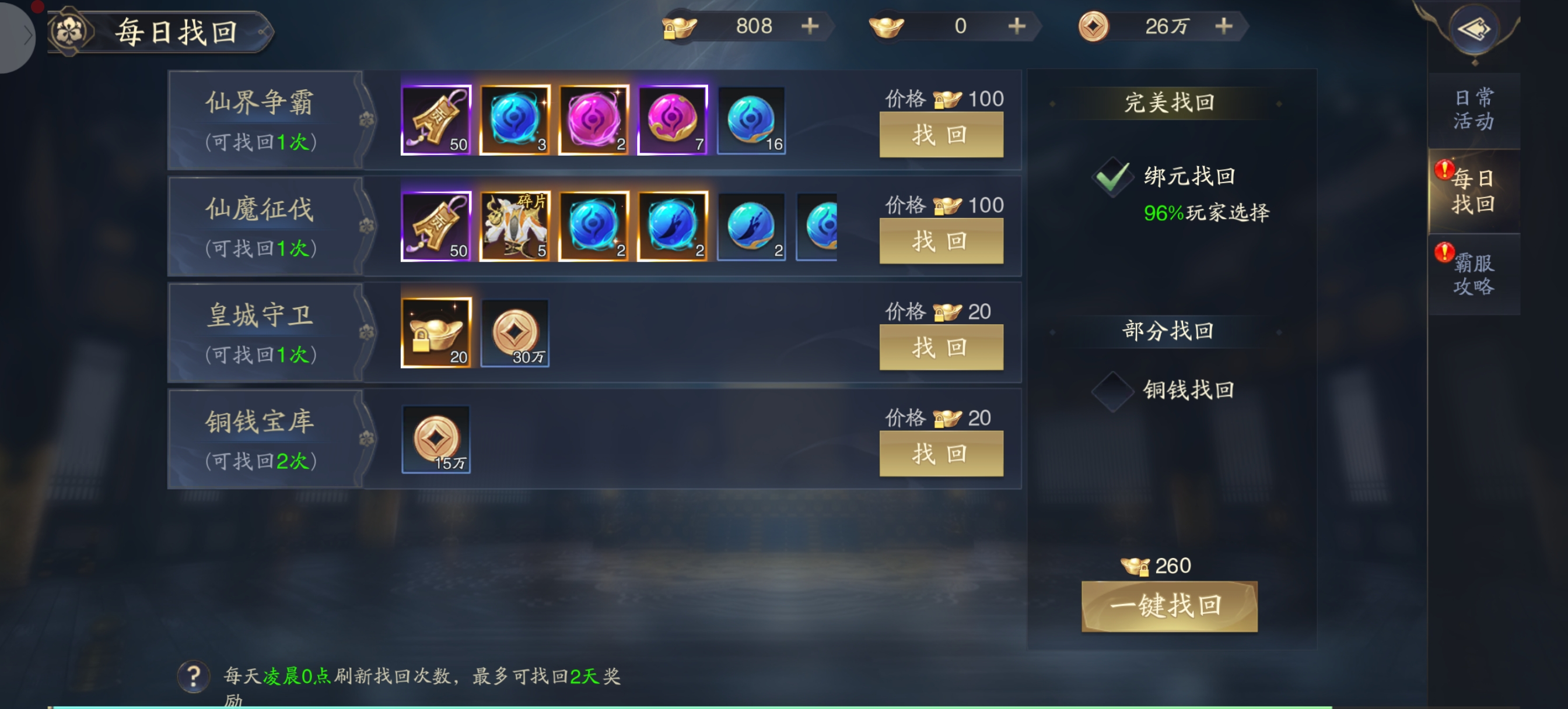This screenshot has width=1568, height=709.
Task: Inspect the bound ingot reward in 皇城守卫
Action: point(436,333)
